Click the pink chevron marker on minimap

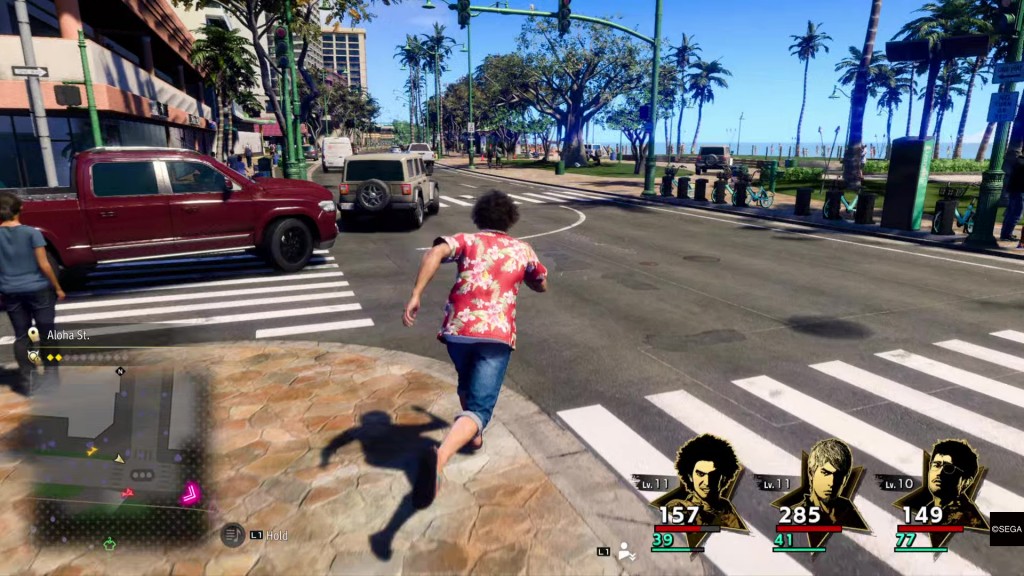click(189, 492)
